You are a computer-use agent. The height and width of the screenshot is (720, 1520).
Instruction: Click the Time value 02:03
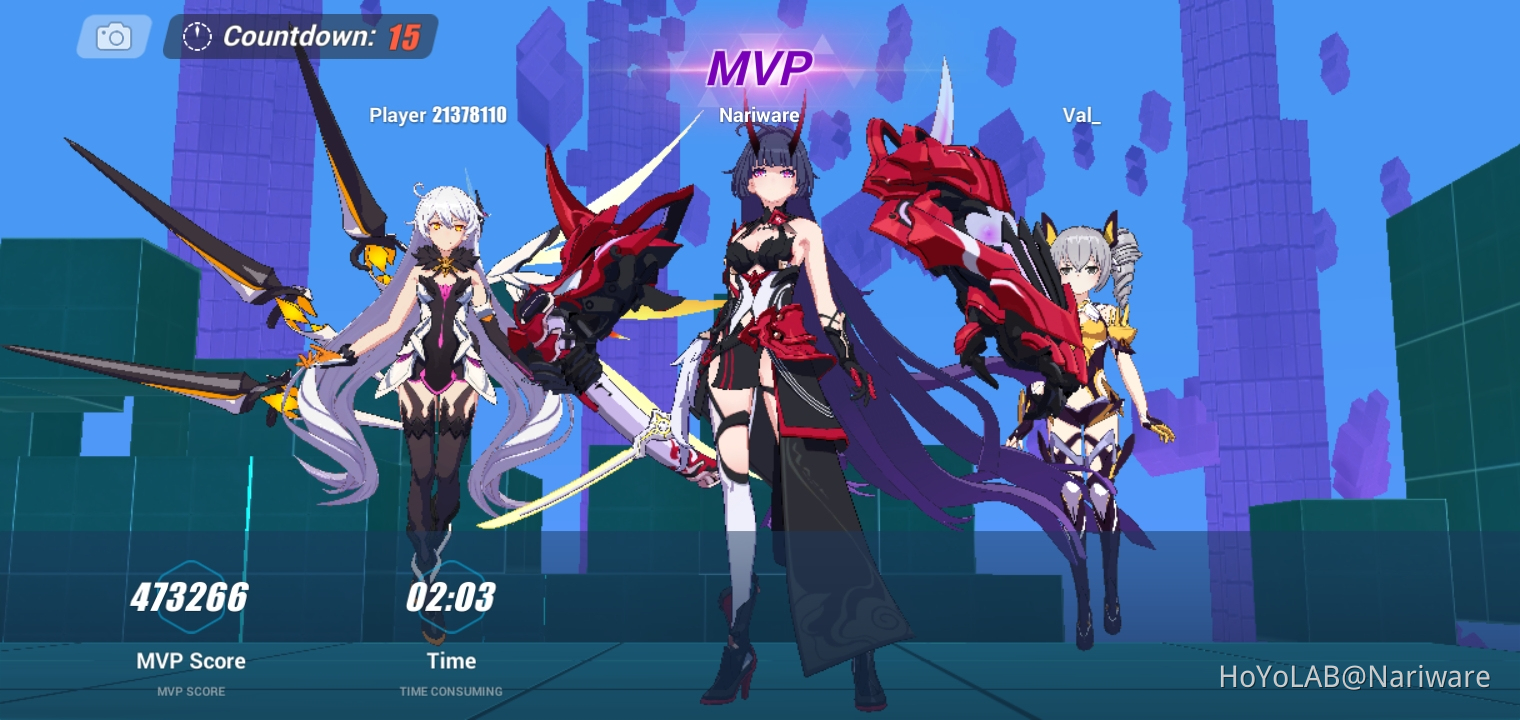click(x=451, y=597)
